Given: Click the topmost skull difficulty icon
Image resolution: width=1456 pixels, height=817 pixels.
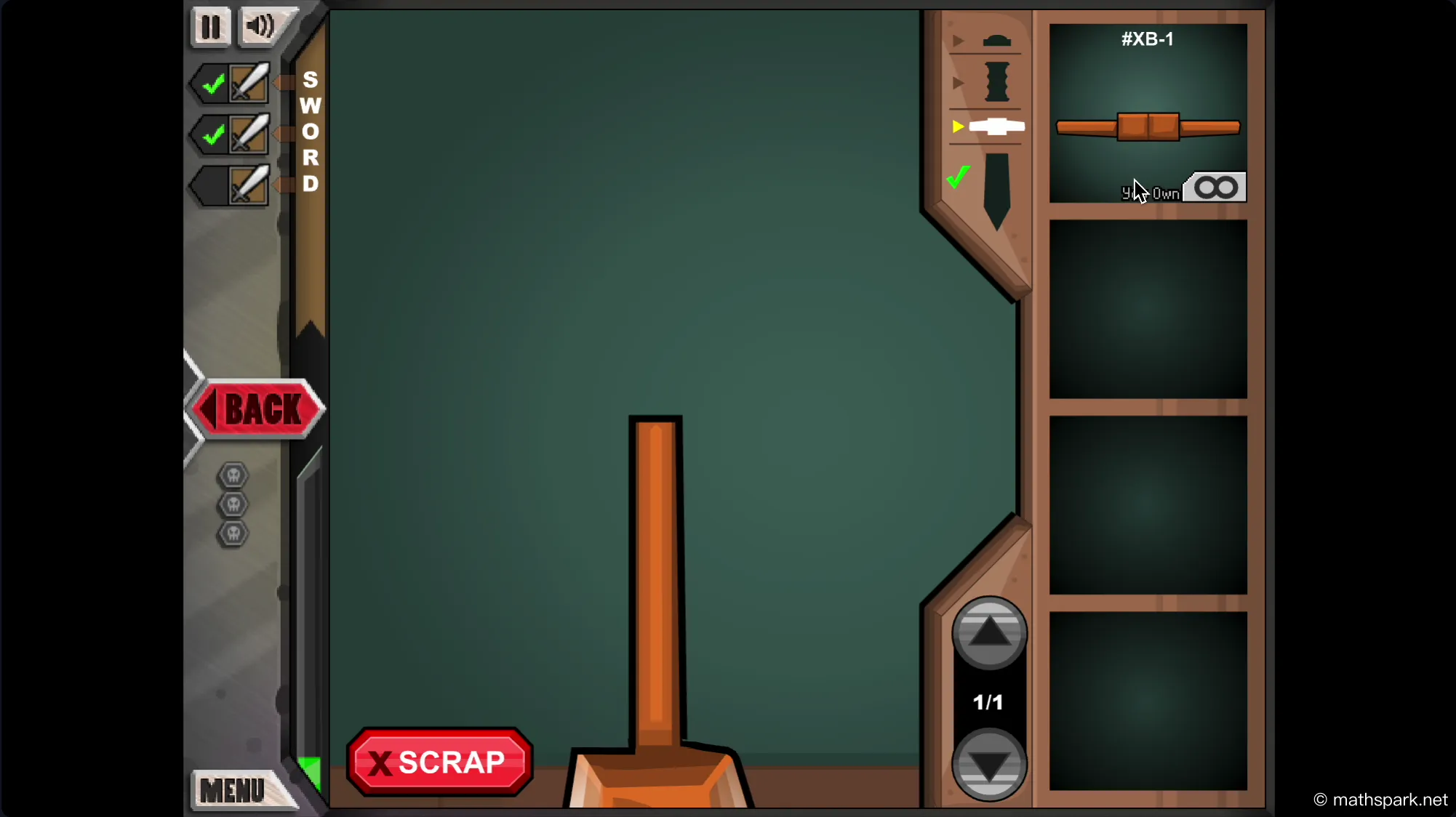Looking at the screenshot, I should click(233, 475).
